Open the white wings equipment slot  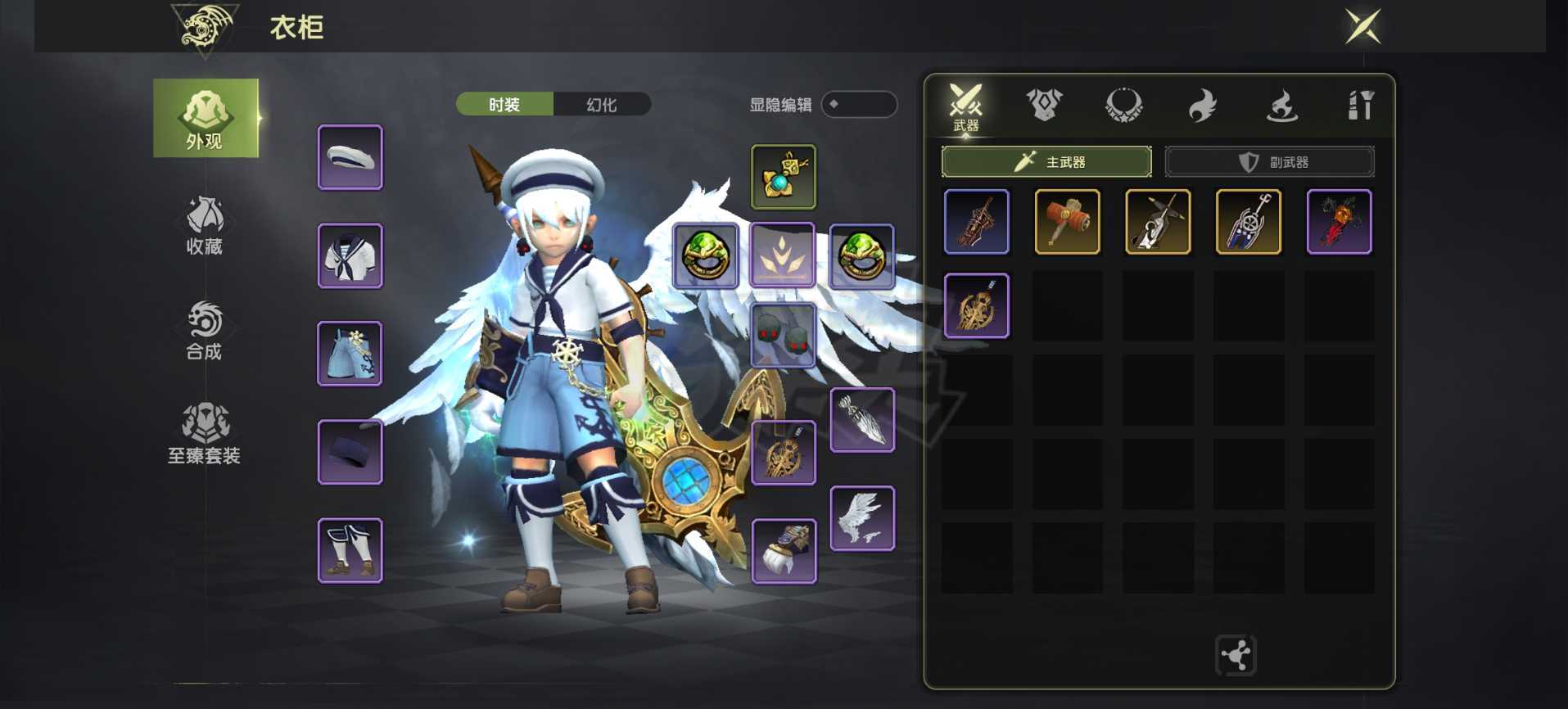(862, 518)
